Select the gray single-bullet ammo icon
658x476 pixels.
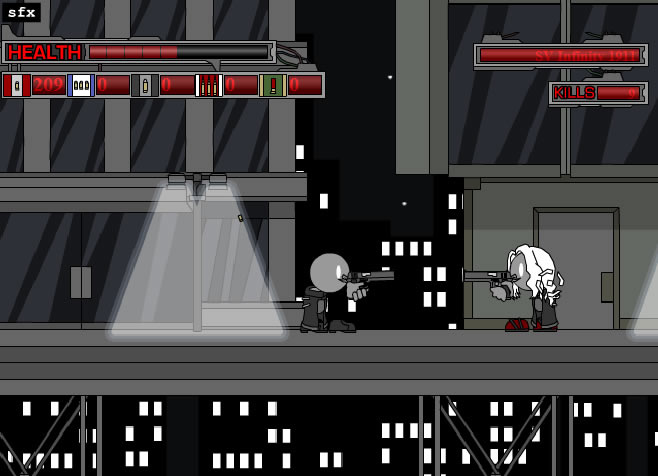click(x=145, y=85)
